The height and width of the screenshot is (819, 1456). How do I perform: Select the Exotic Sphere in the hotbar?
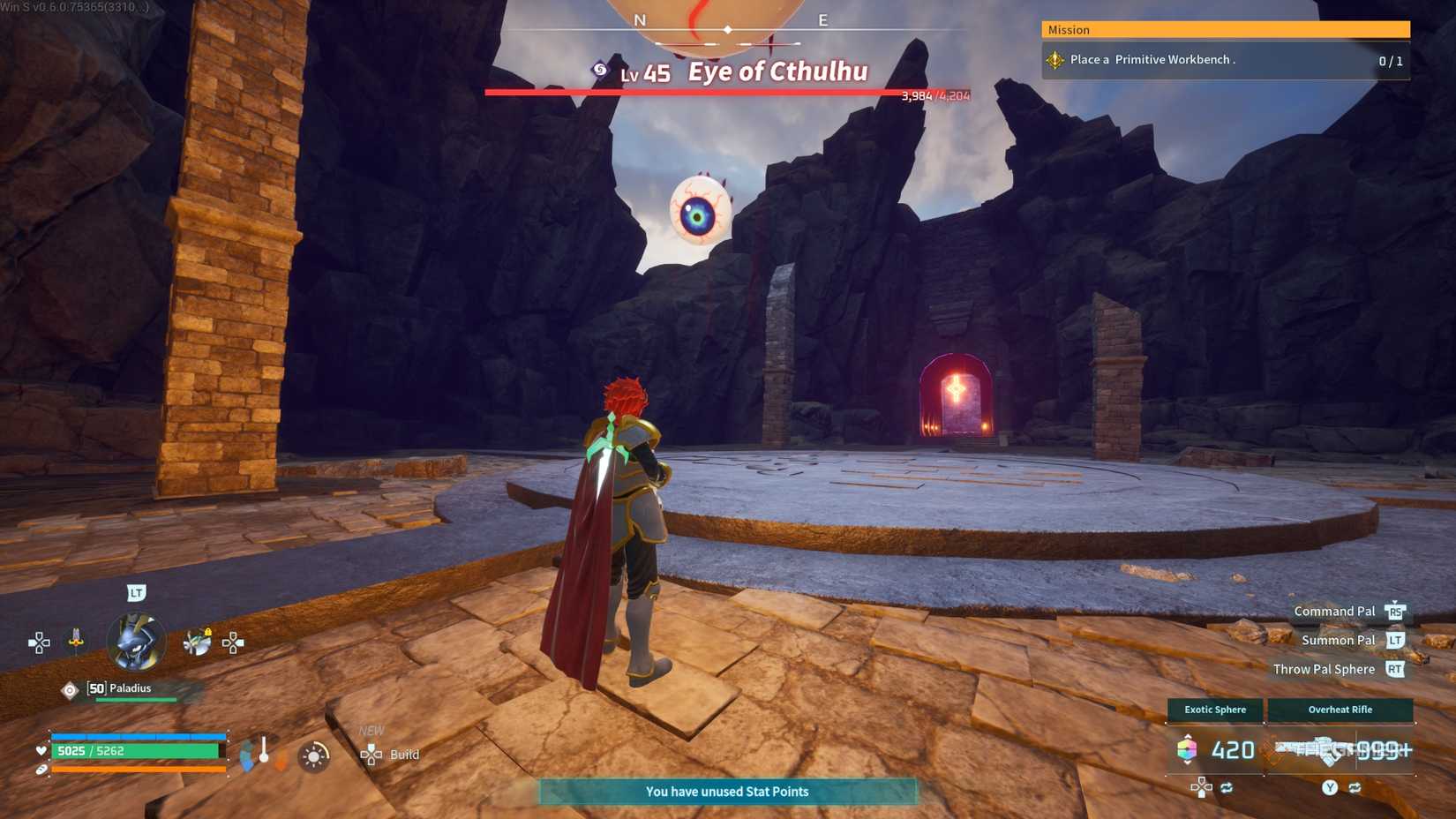point(1214,710)
